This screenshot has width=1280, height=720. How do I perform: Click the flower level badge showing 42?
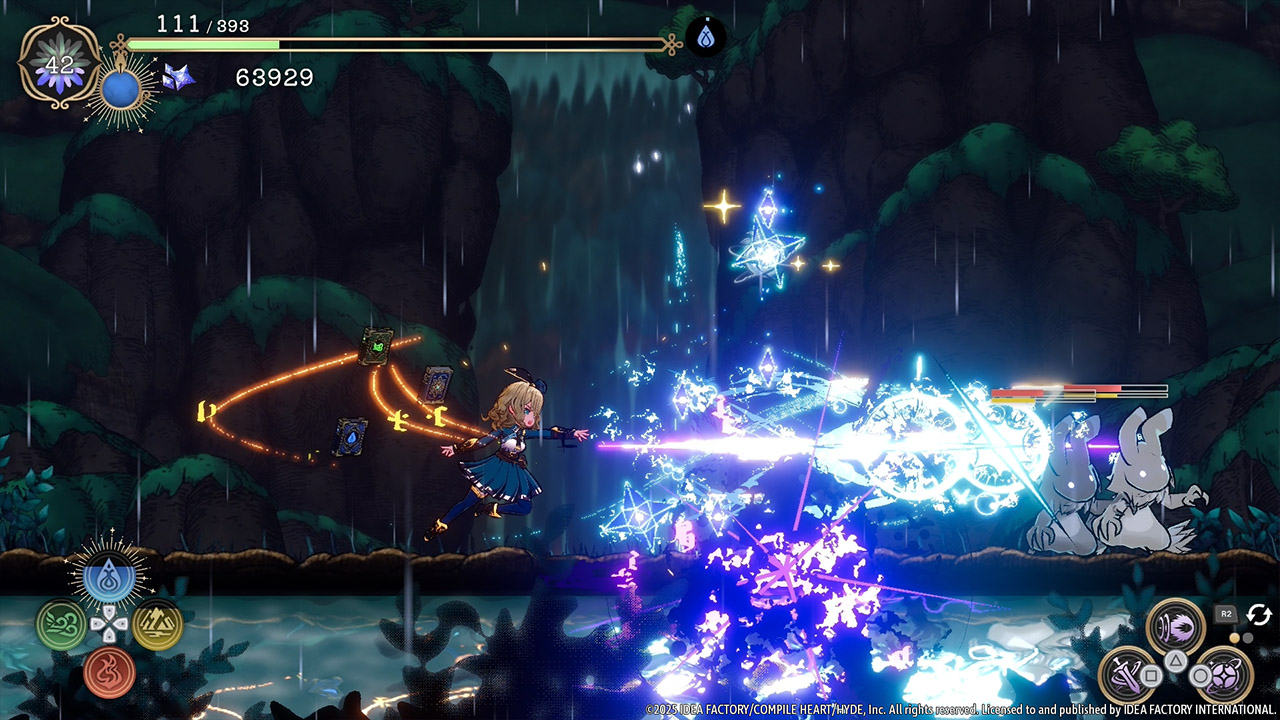60,64
